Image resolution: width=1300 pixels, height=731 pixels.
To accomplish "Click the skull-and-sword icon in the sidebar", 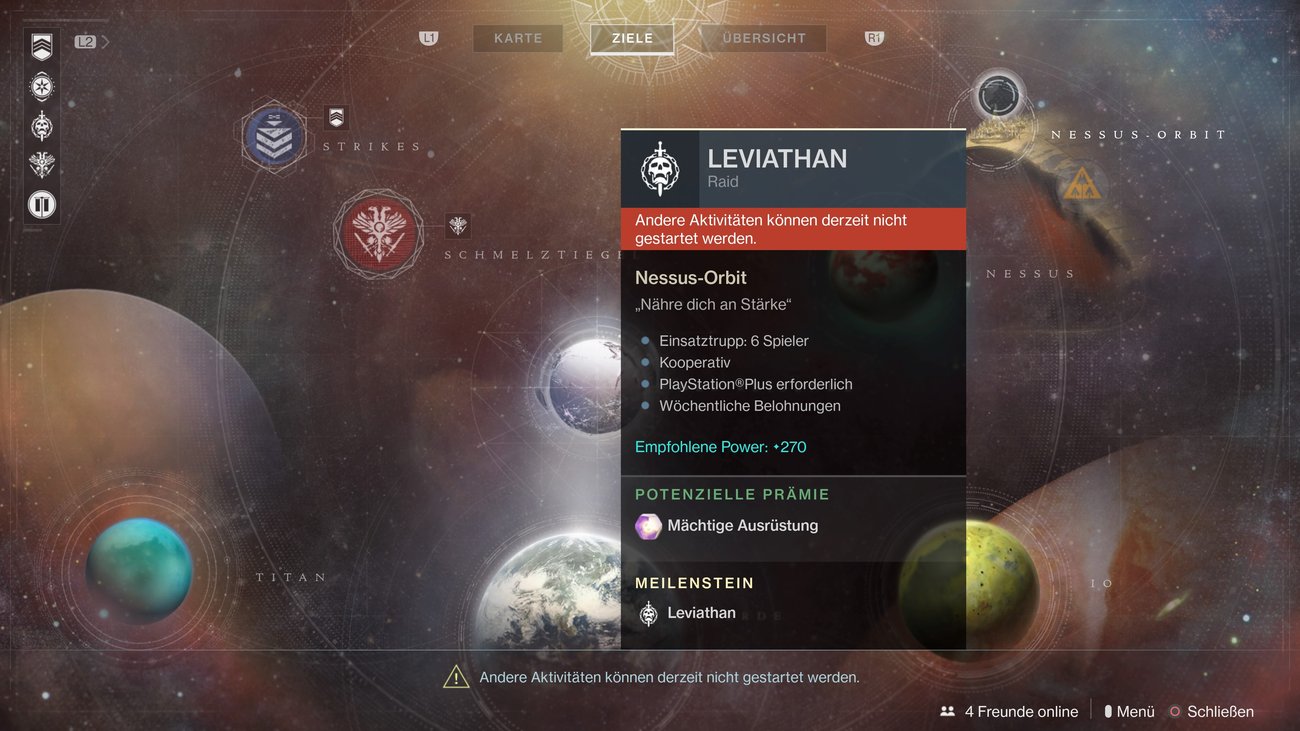I will pos(40,125).
